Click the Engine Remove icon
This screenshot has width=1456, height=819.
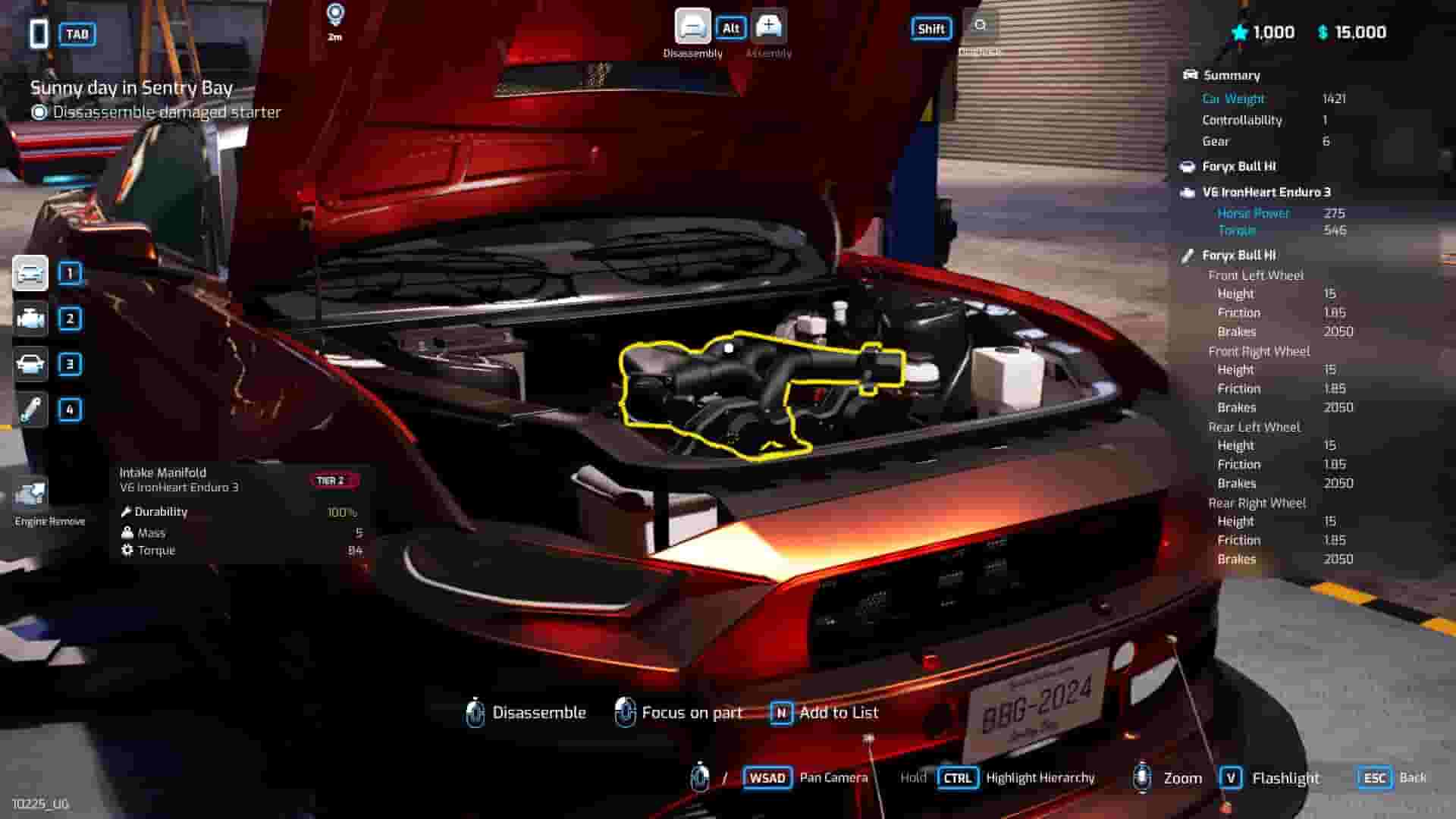point(30,493)
